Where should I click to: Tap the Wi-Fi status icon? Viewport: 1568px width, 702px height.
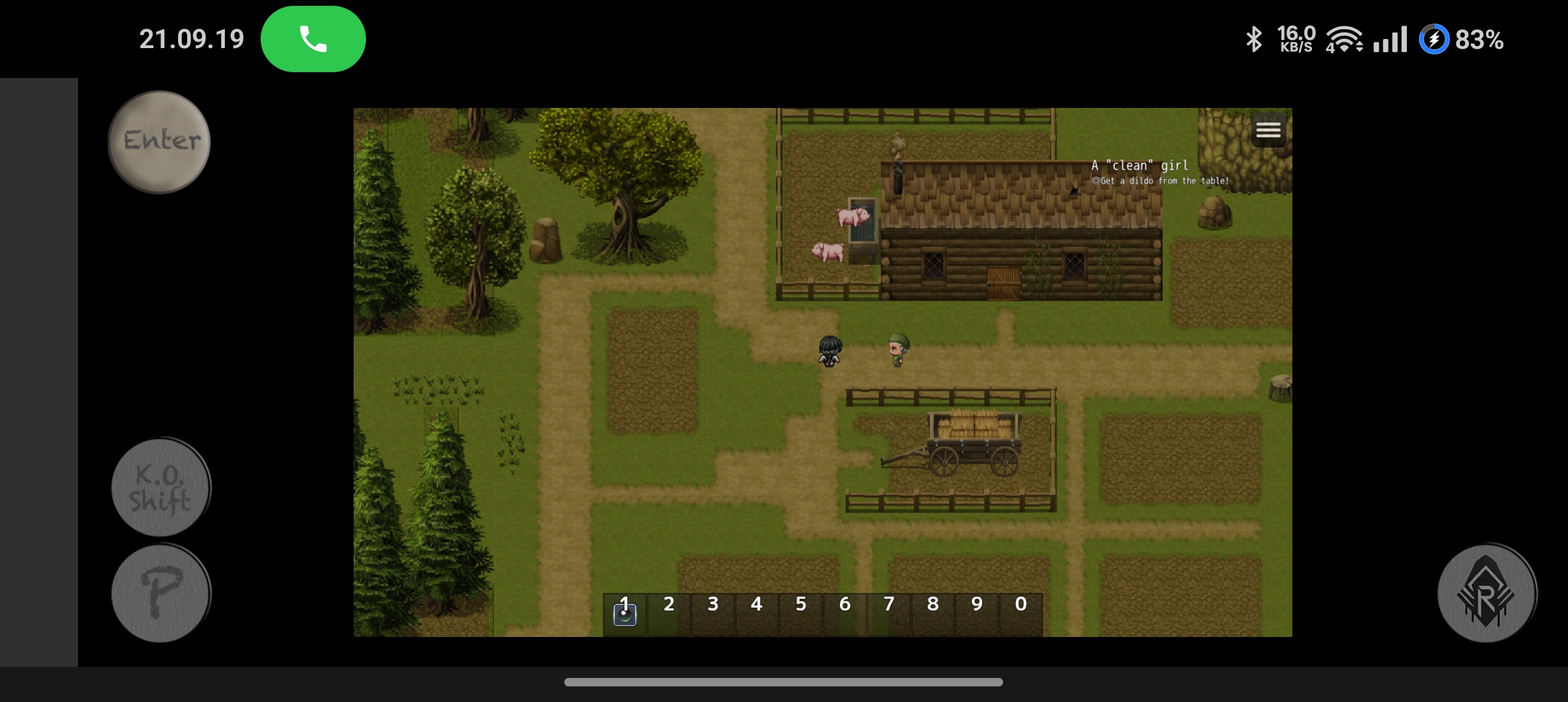[1346, 40]
